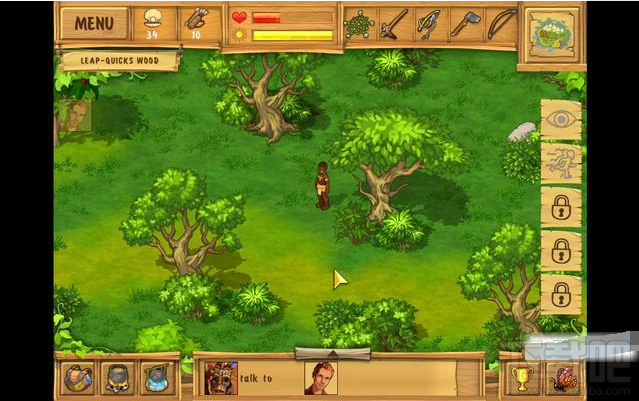The image size is (639, 401).
Task: Expand the quest panel arrow tab
Action: 332,353
